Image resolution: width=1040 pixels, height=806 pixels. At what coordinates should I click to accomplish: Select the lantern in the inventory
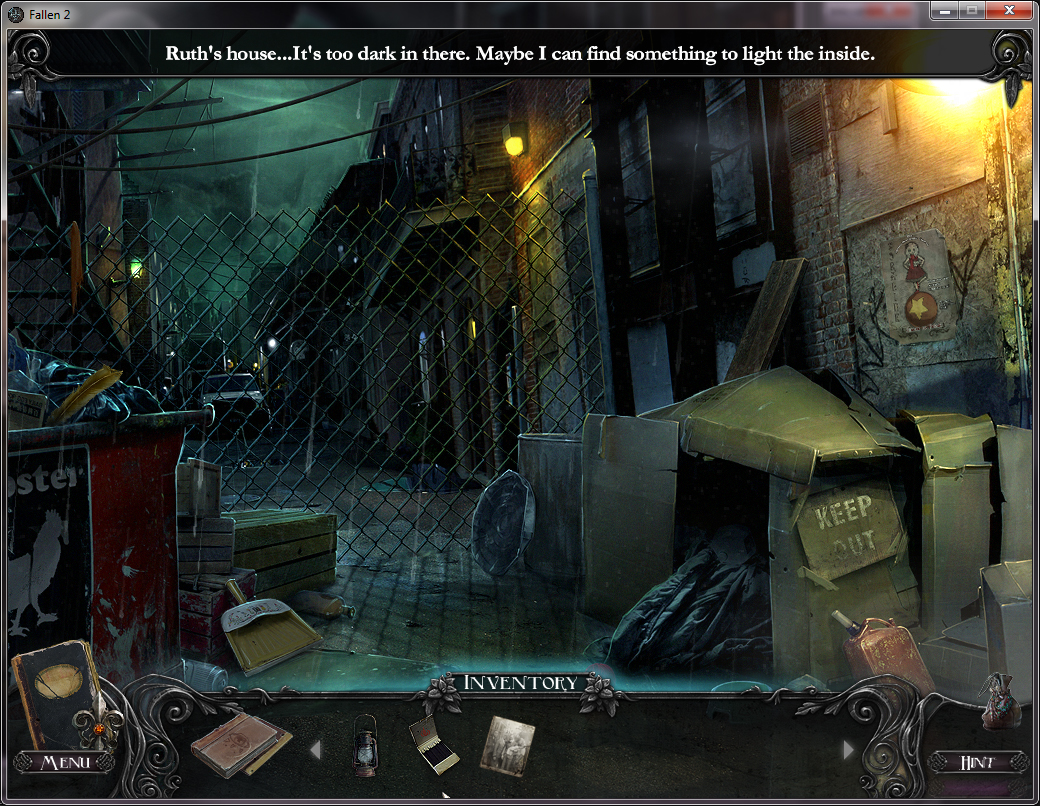366,745
